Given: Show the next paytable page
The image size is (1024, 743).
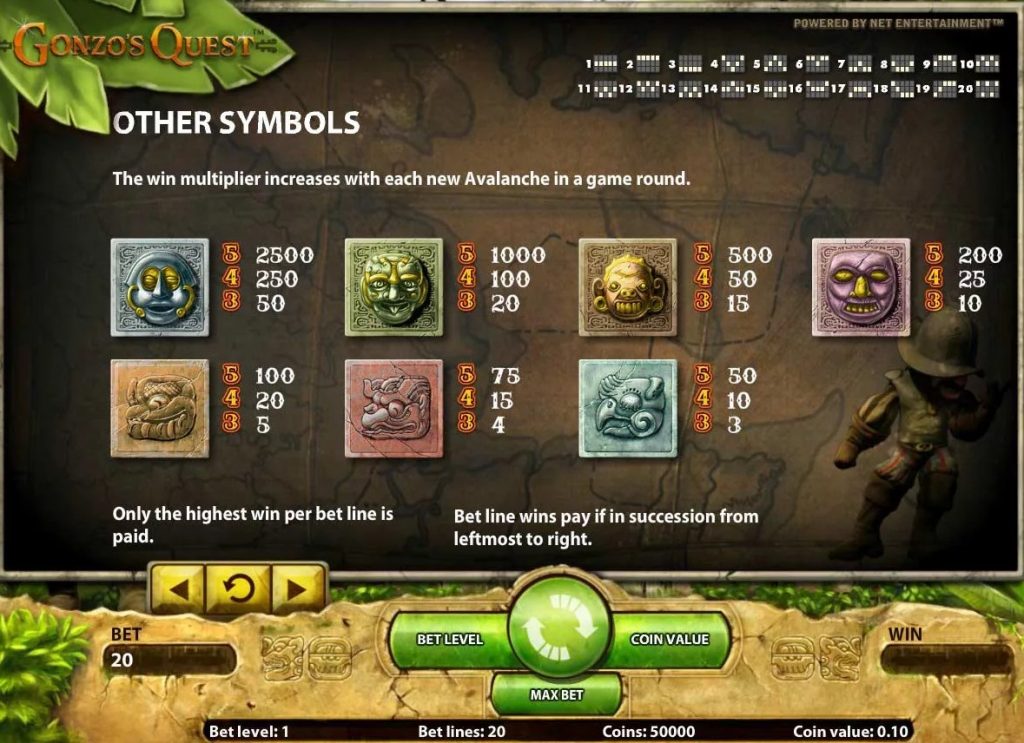Looking at the screenshot, I should [297, 589].
